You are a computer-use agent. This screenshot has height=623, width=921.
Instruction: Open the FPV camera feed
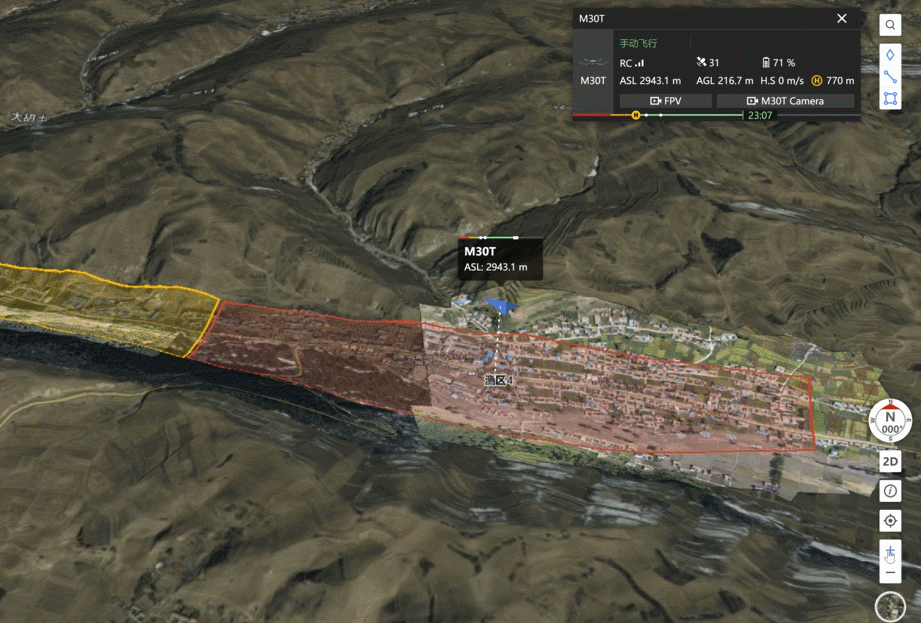coord(666,101)
